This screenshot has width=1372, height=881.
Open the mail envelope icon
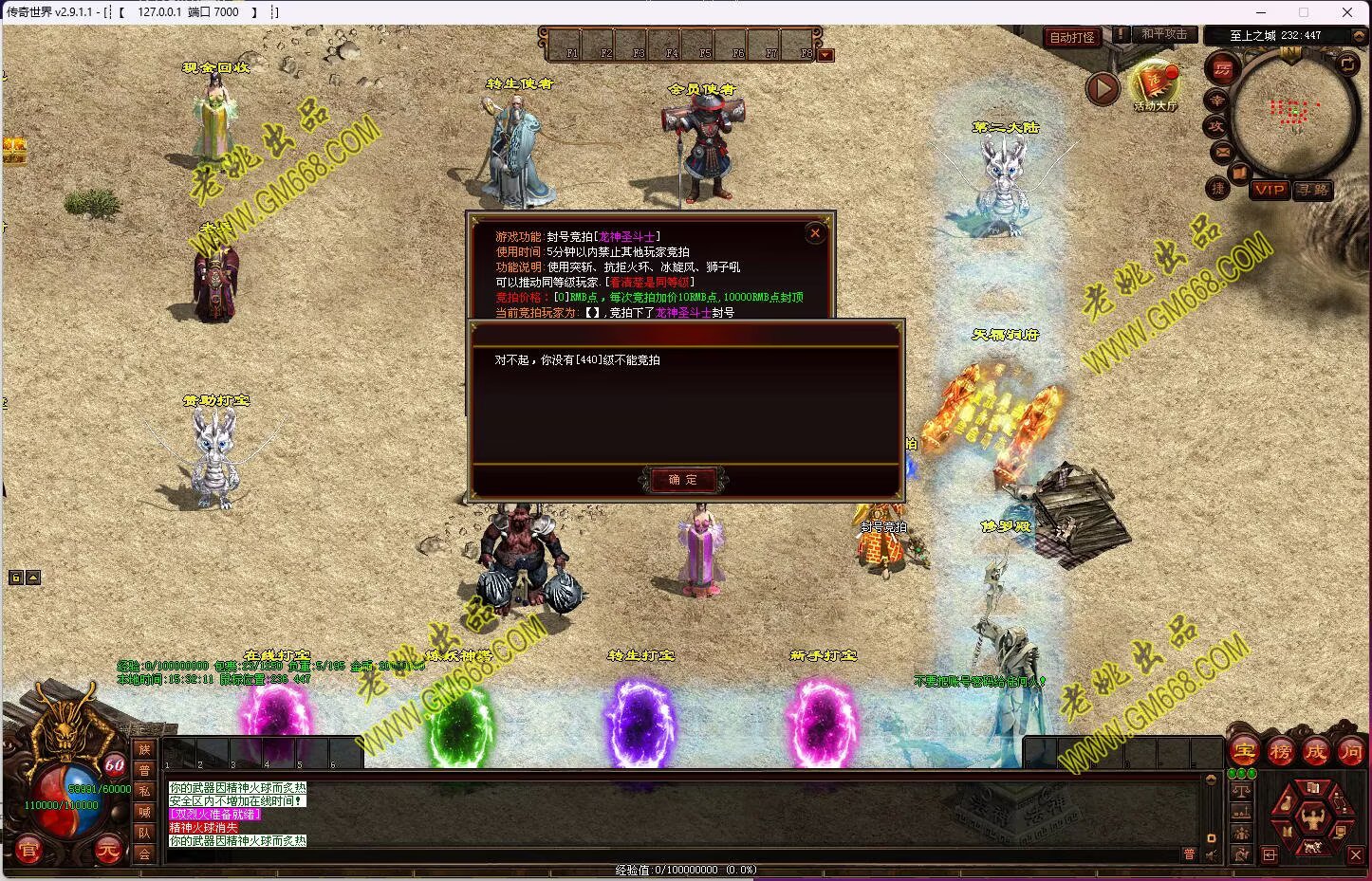pos(1222,152)
